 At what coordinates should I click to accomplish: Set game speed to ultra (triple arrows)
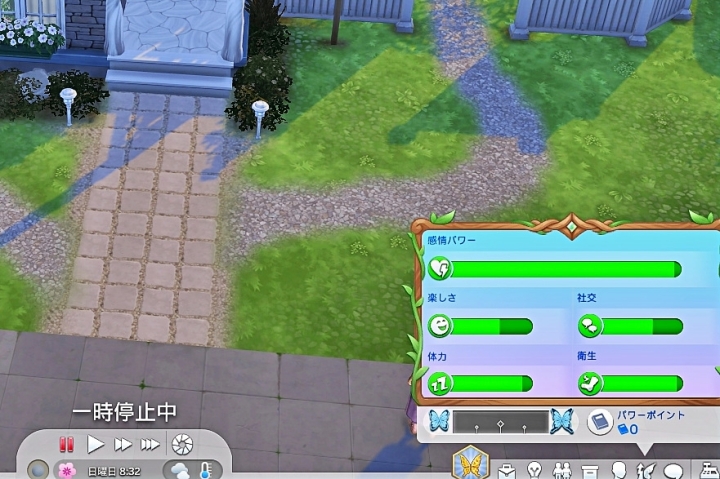click(150, 444)
